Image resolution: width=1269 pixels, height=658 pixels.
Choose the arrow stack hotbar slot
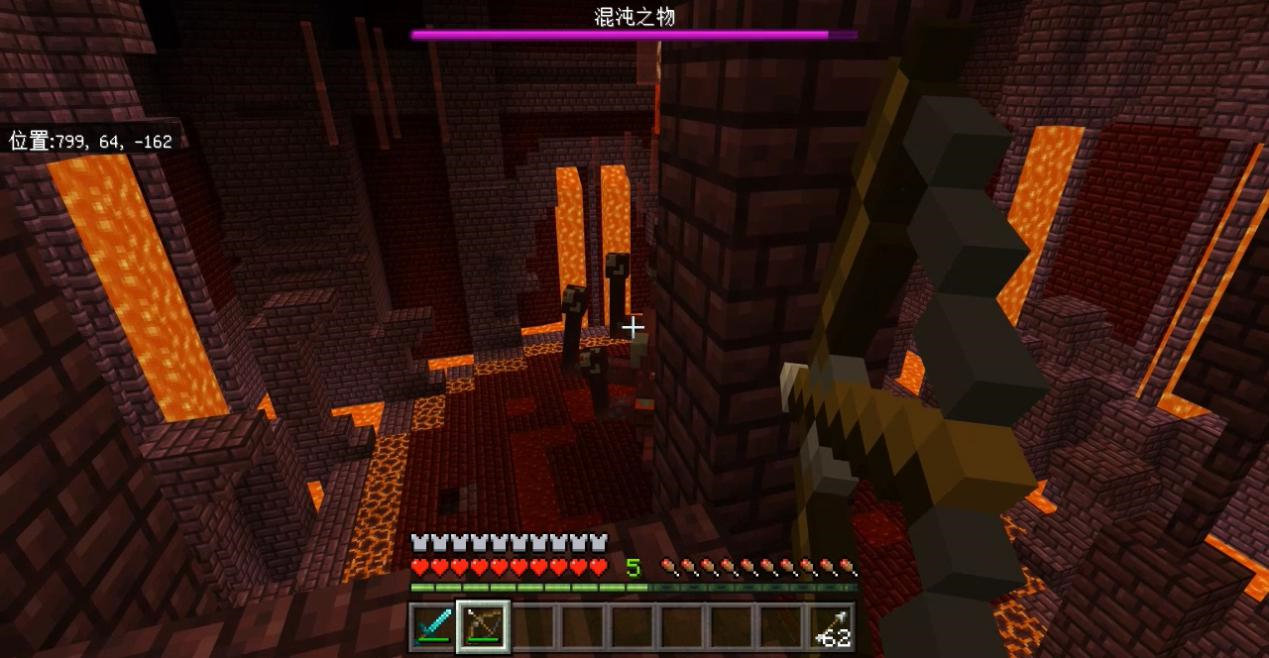pyautogui.click(x=831, y=627)
